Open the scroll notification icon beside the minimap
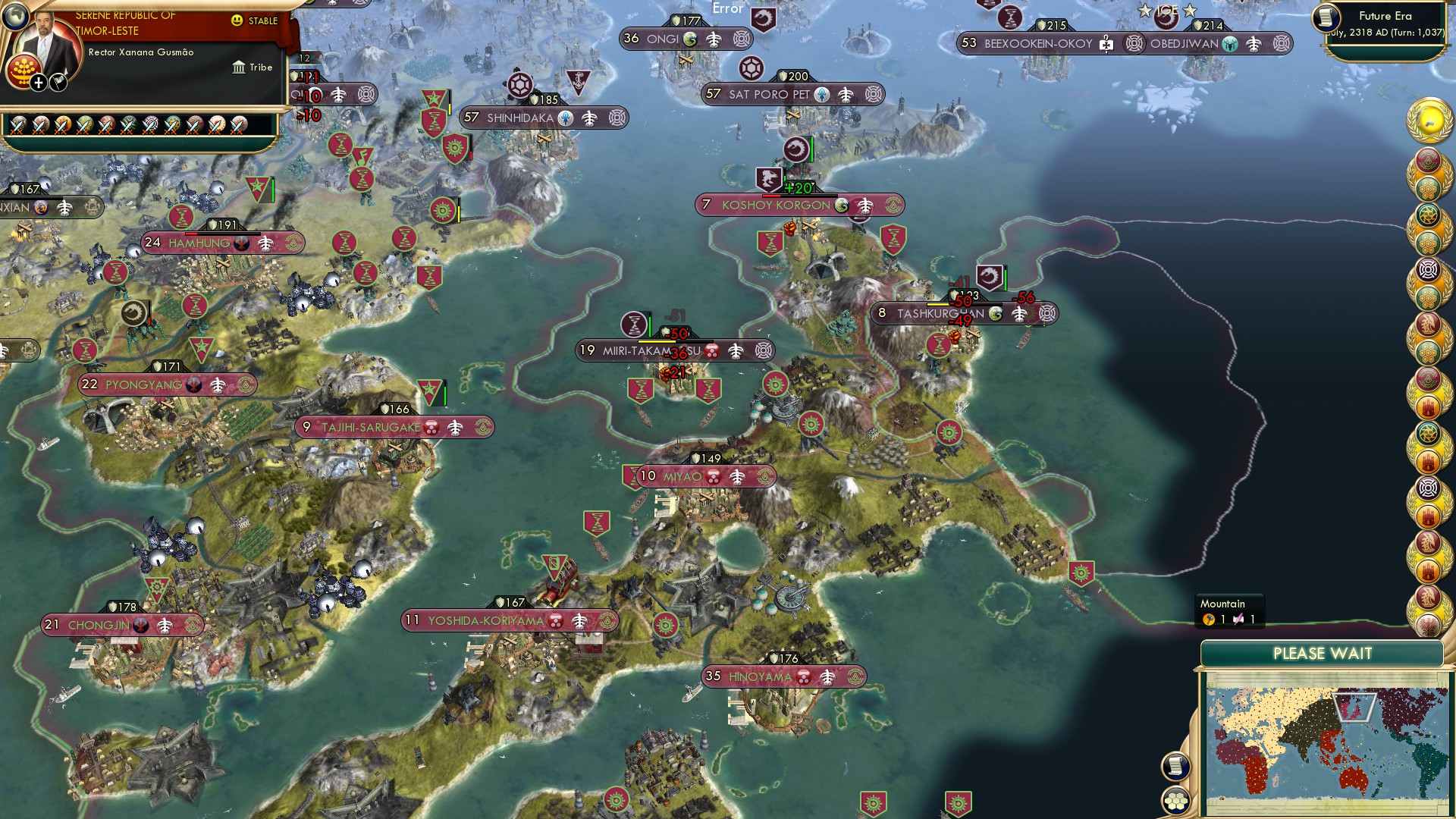 (x=1175, y=767)
